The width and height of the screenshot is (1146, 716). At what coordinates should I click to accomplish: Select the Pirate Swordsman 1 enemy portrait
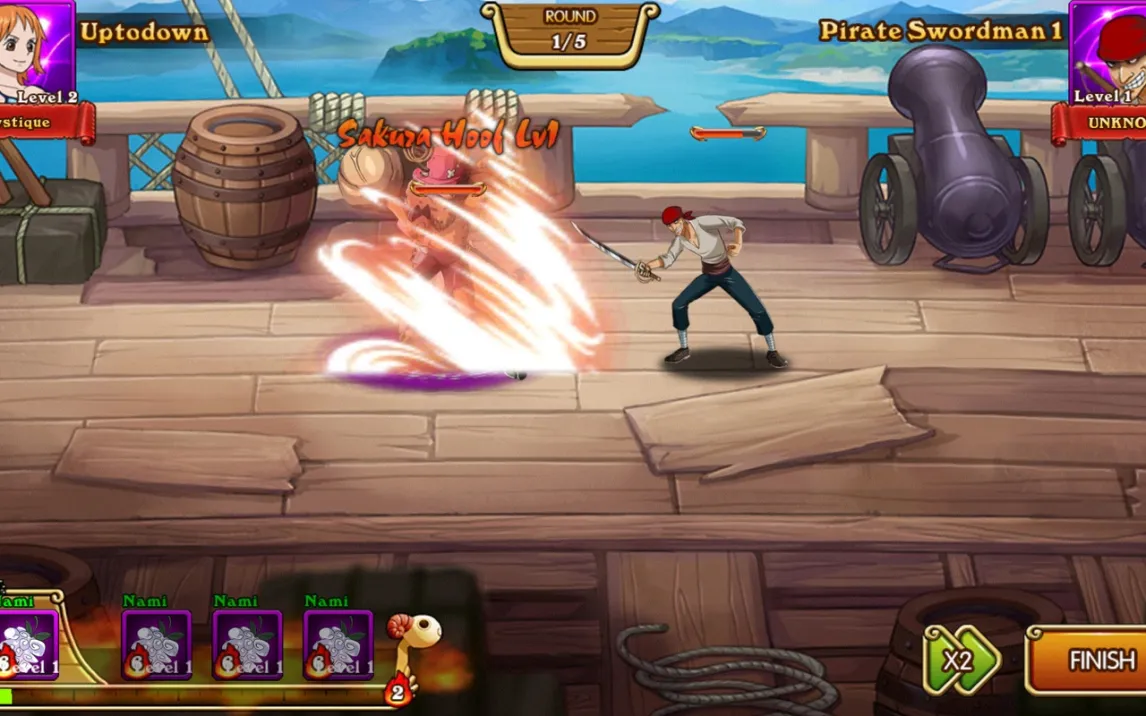click(1108, 50)
